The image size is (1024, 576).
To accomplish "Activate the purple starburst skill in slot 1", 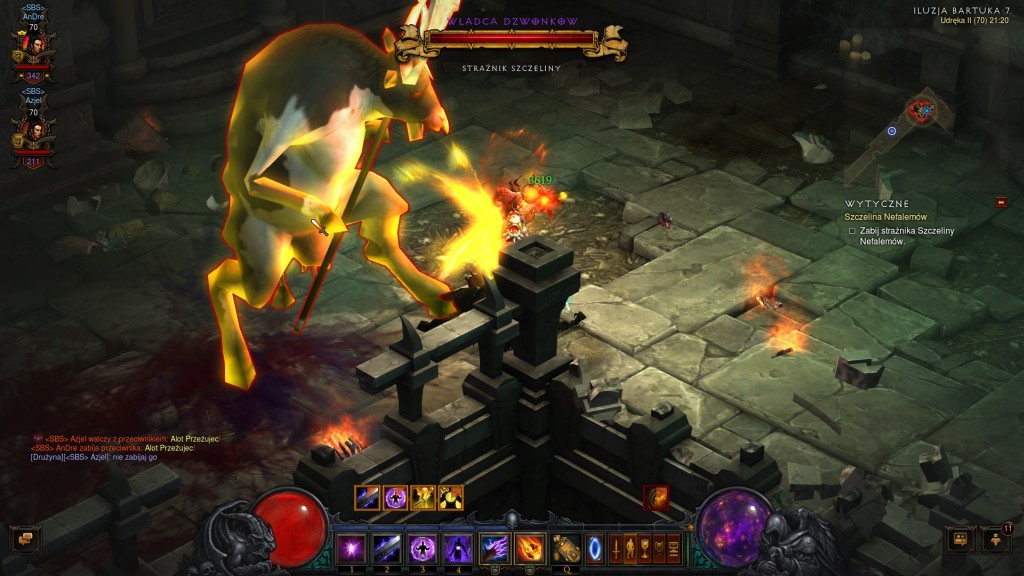I will tap(351, 547).
